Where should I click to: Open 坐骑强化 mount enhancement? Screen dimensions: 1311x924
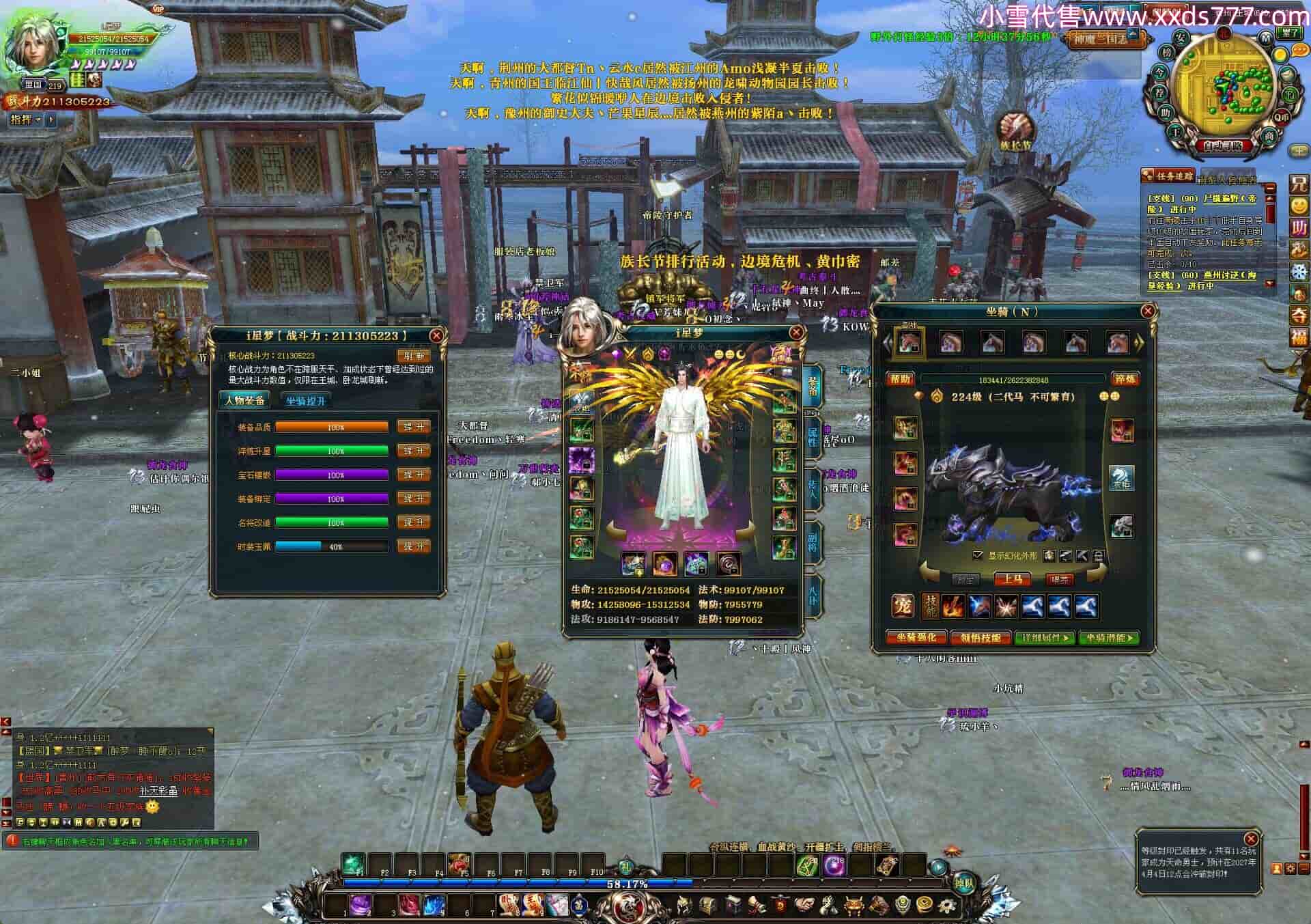[x=916, y=638]
